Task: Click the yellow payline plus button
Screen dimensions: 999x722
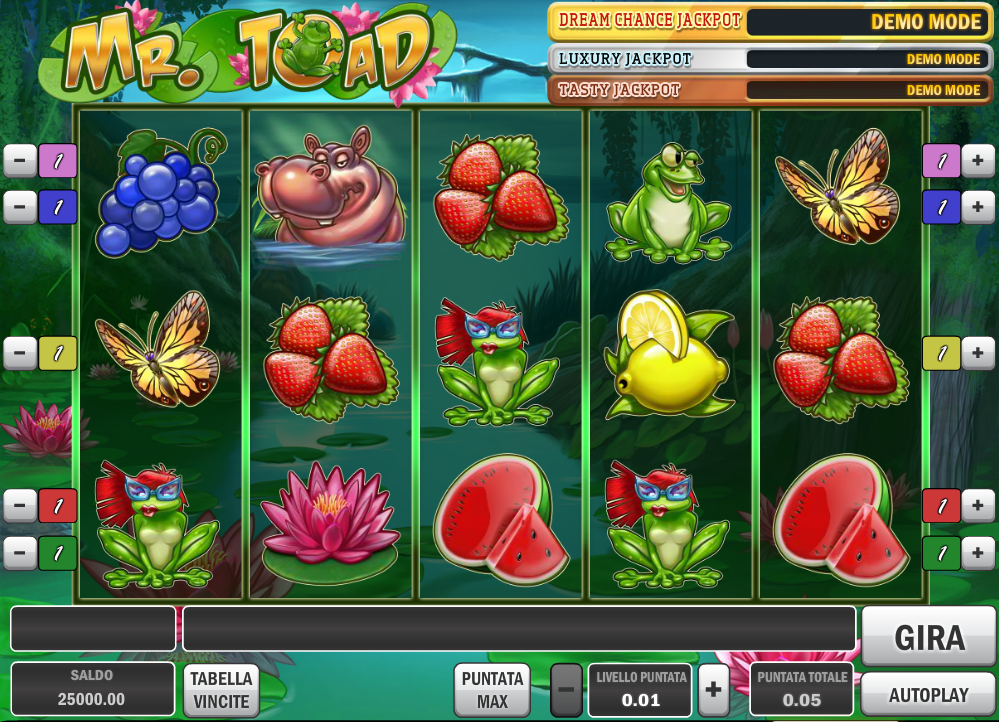Action: (x=977, y=353)
